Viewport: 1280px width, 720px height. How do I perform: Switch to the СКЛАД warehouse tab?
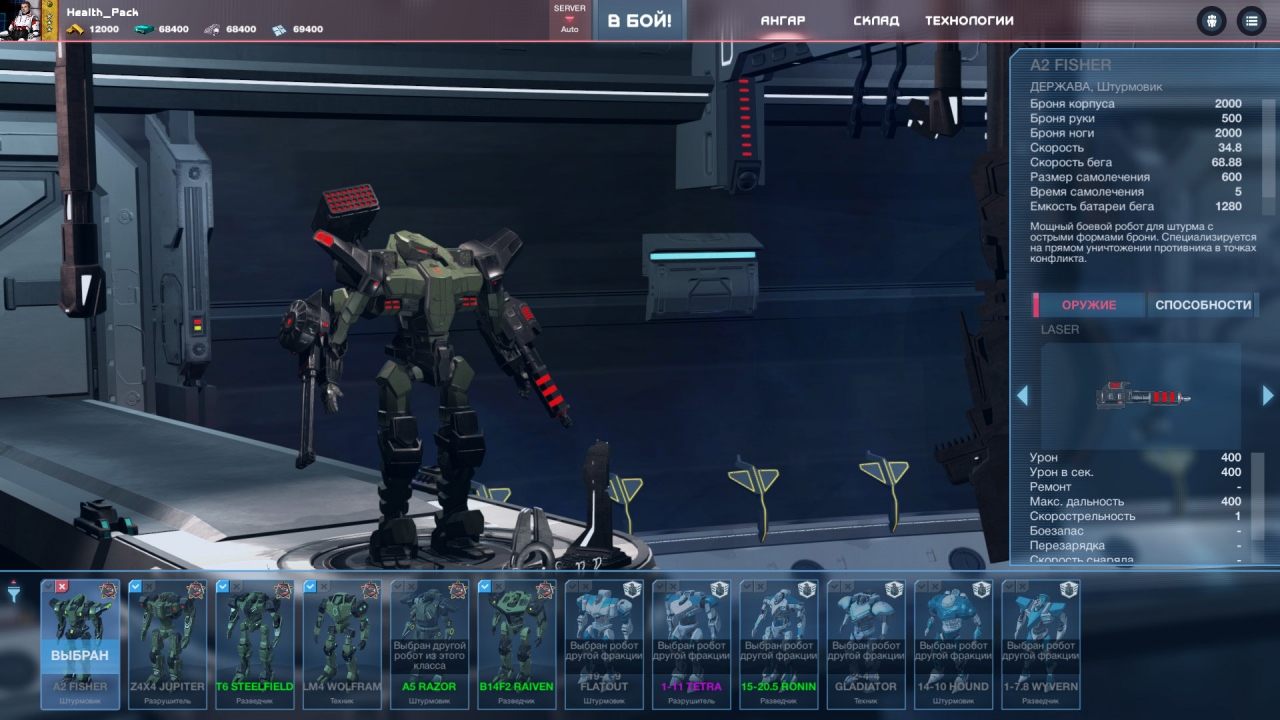coord(876,21)
